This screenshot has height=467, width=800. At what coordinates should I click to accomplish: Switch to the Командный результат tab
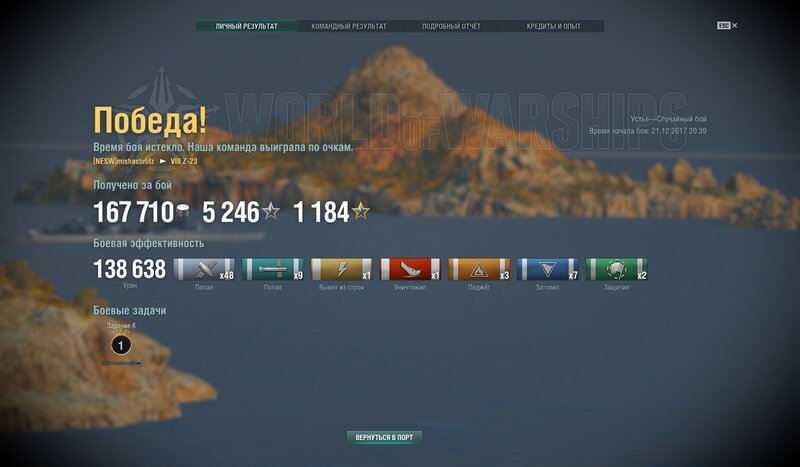(x=349, y=26)
